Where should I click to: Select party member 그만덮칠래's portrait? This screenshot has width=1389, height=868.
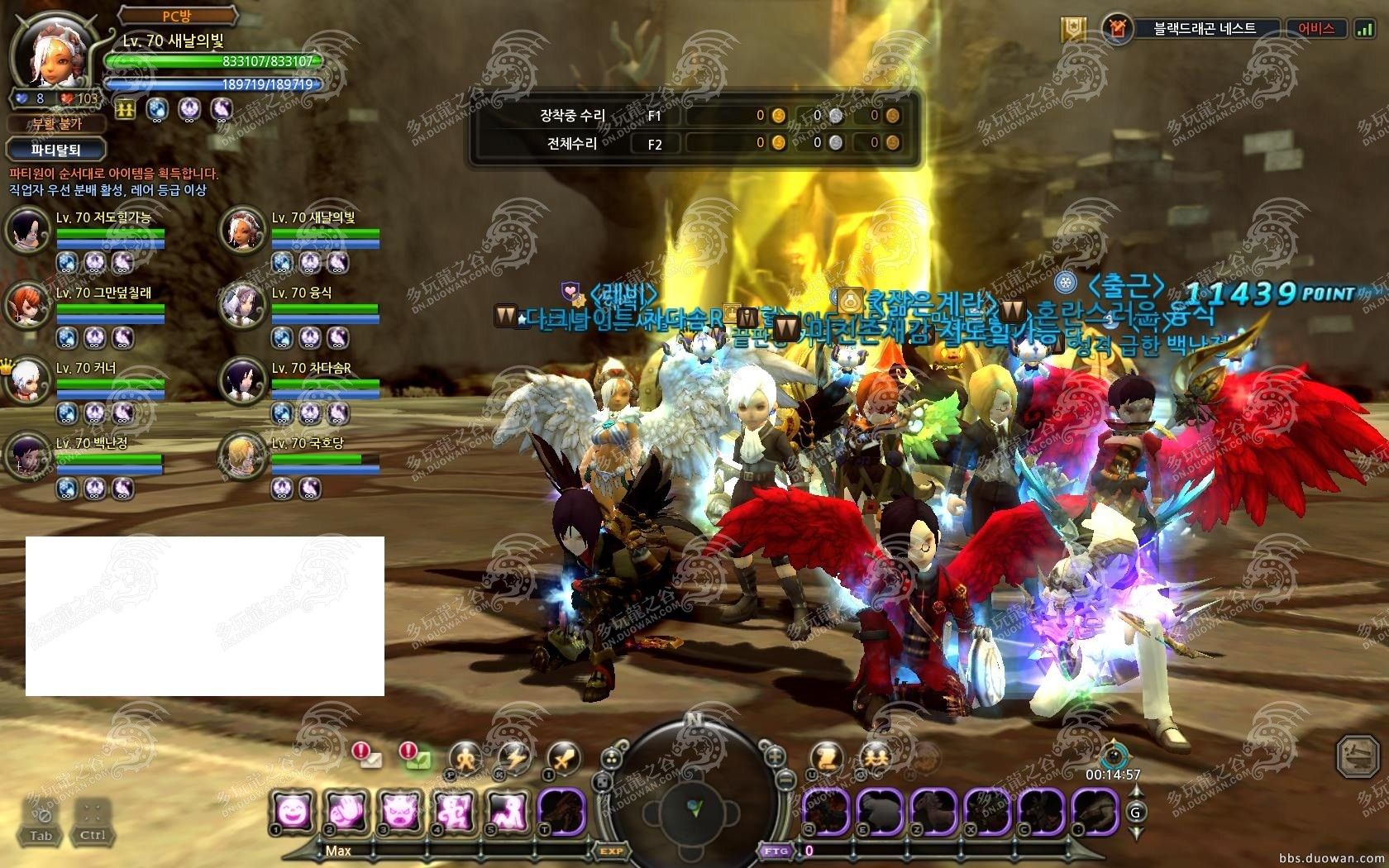(27, 305)
